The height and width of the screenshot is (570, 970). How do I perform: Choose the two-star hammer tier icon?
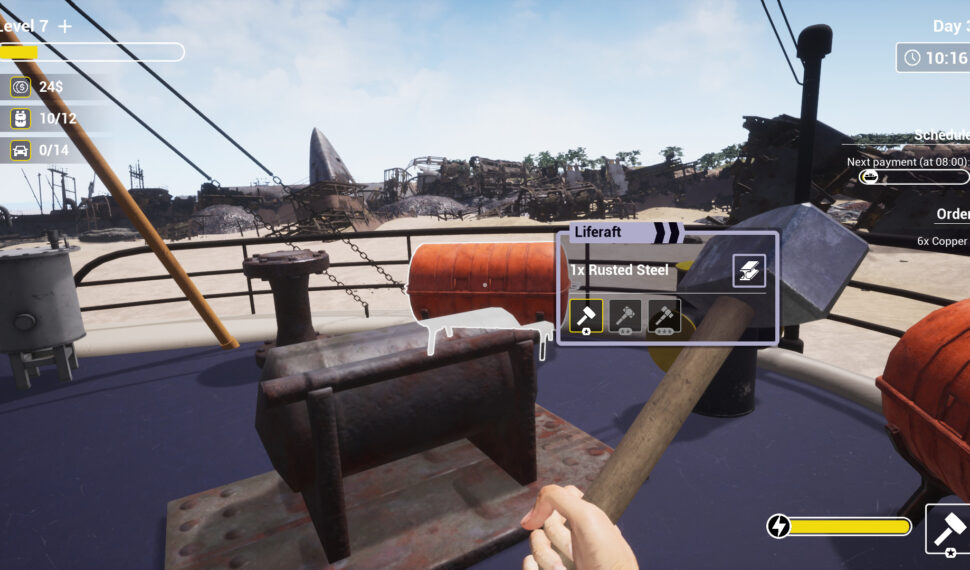[x=625, y=316]
